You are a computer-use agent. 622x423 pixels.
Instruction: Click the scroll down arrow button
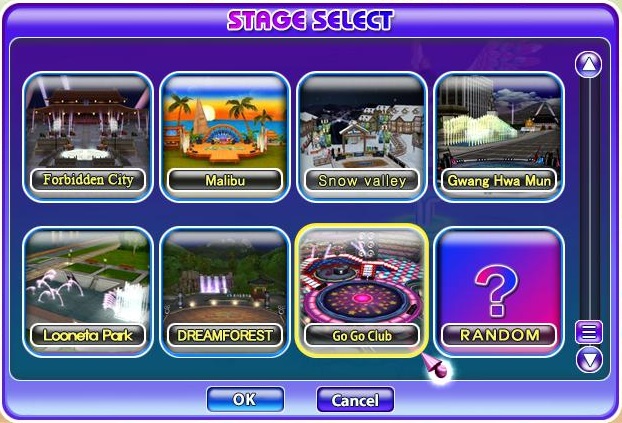pos(589,358)
